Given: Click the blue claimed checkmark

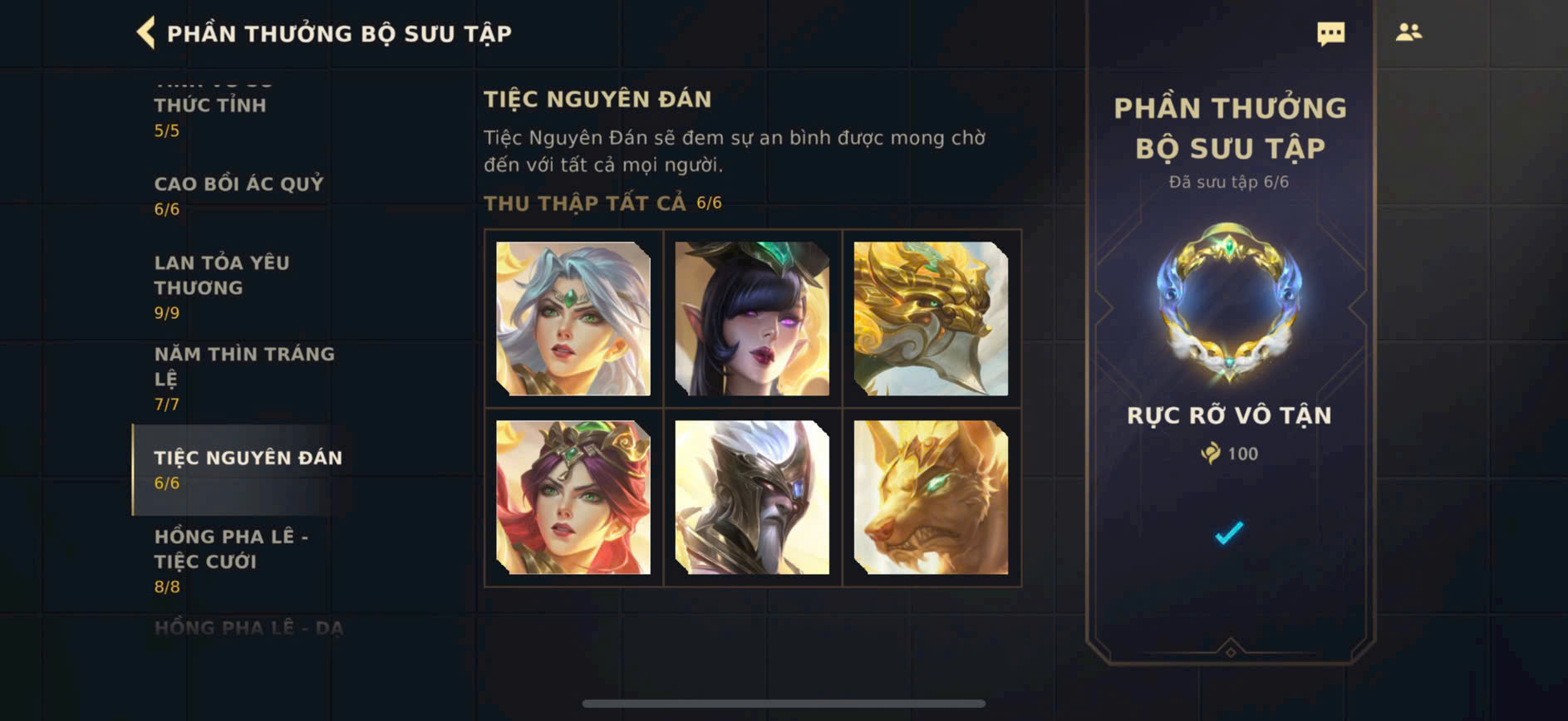Looking at the screenshot, I should [1229, 532].
